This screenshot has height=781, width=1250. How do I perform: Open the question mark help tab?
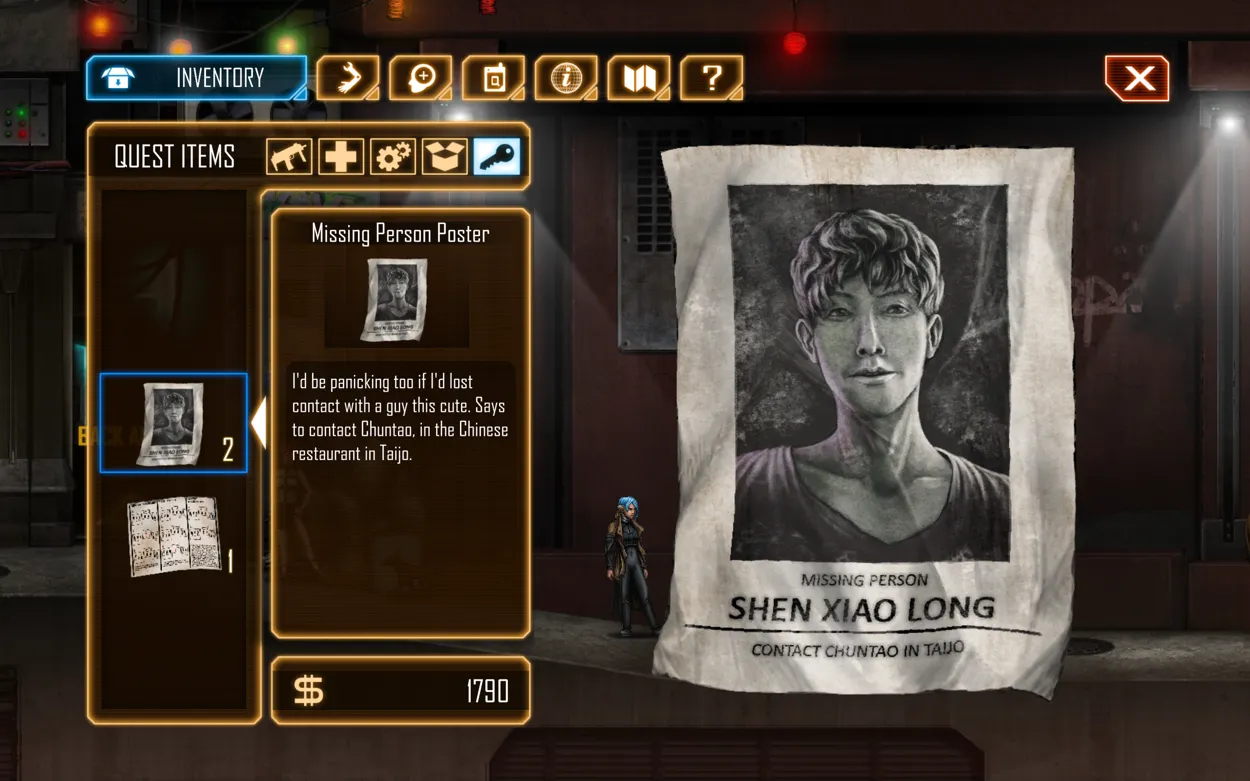click(x=711, y=78)
